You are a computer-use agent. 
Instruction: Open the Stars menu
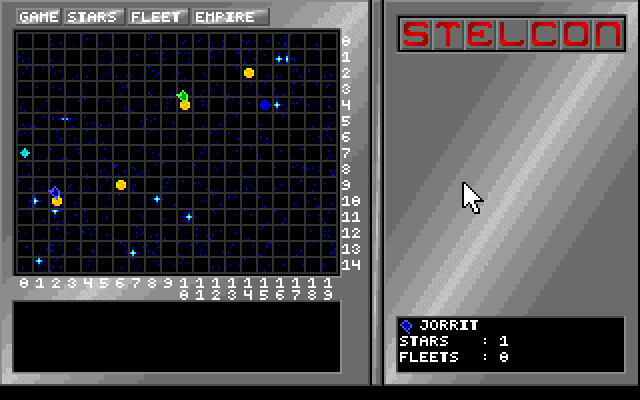pos(95,17)
